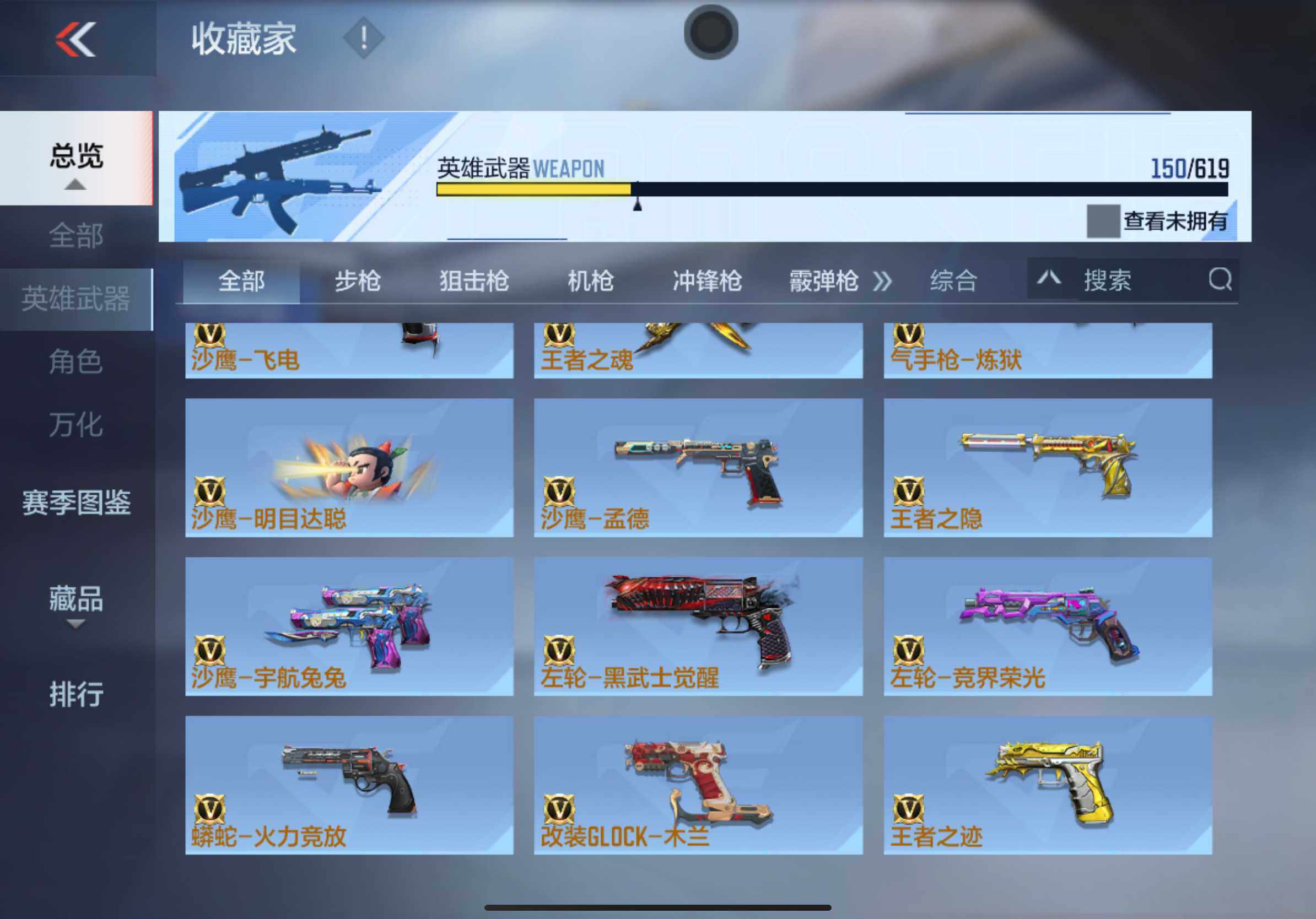Switch to the 冲锋枪 weapon tab
This screenshot has height=919, width=1316.
706,282
